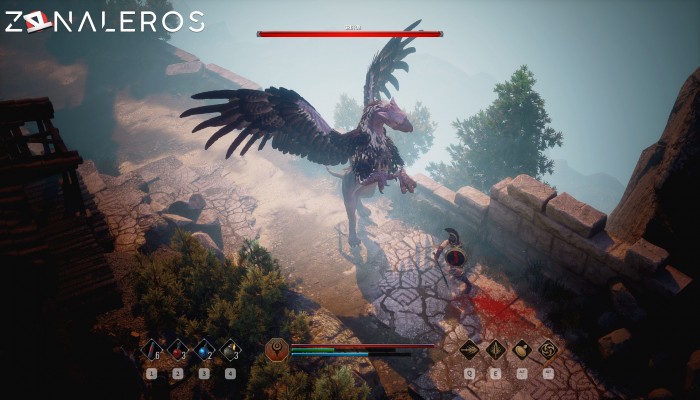Choose the bomb item slot
Image resolution: width=700 pixels, height=400 pixels.
[230, 350]
